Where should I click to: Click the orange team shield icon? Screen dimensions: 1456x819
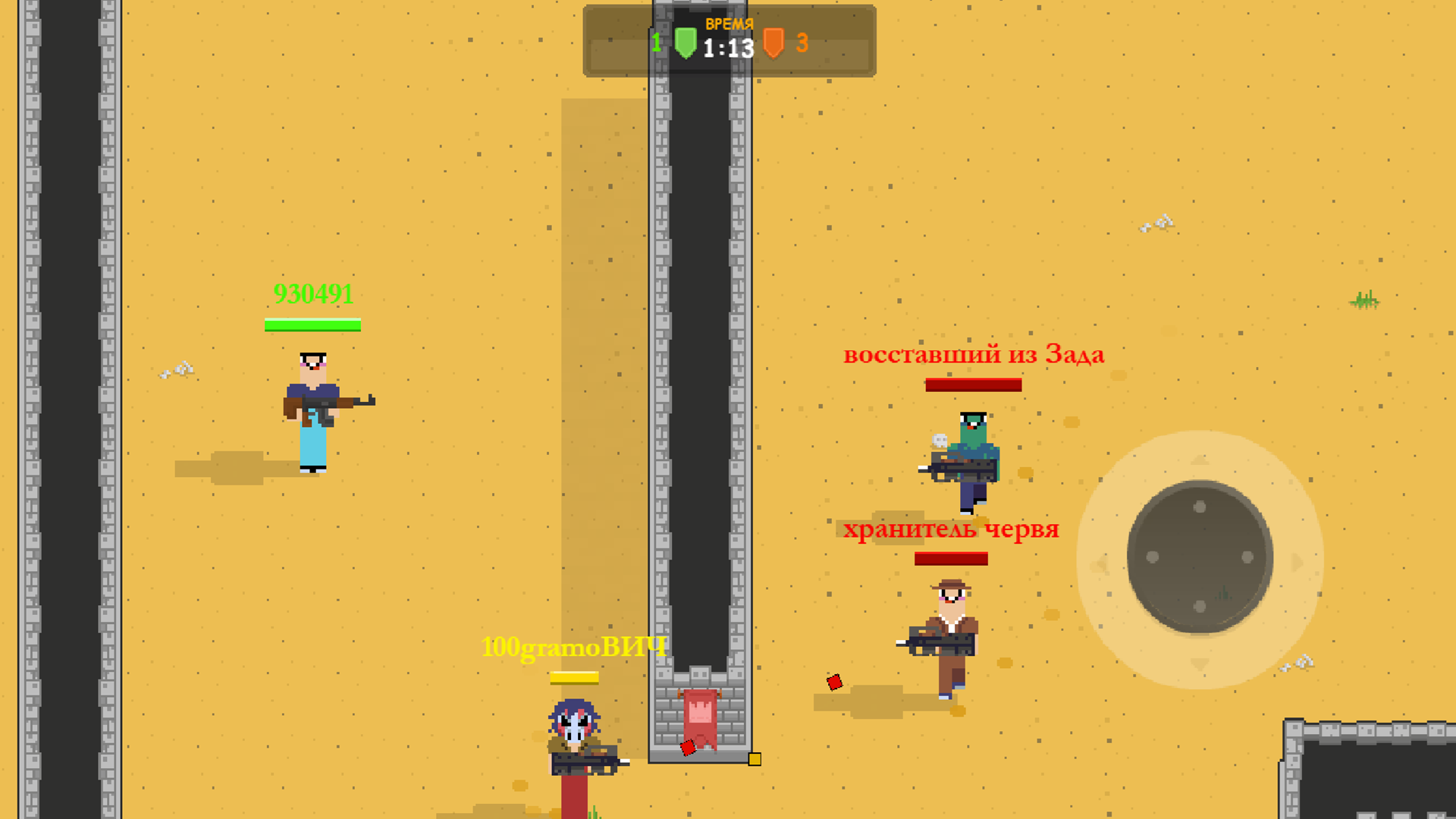[x=775, y=44]
